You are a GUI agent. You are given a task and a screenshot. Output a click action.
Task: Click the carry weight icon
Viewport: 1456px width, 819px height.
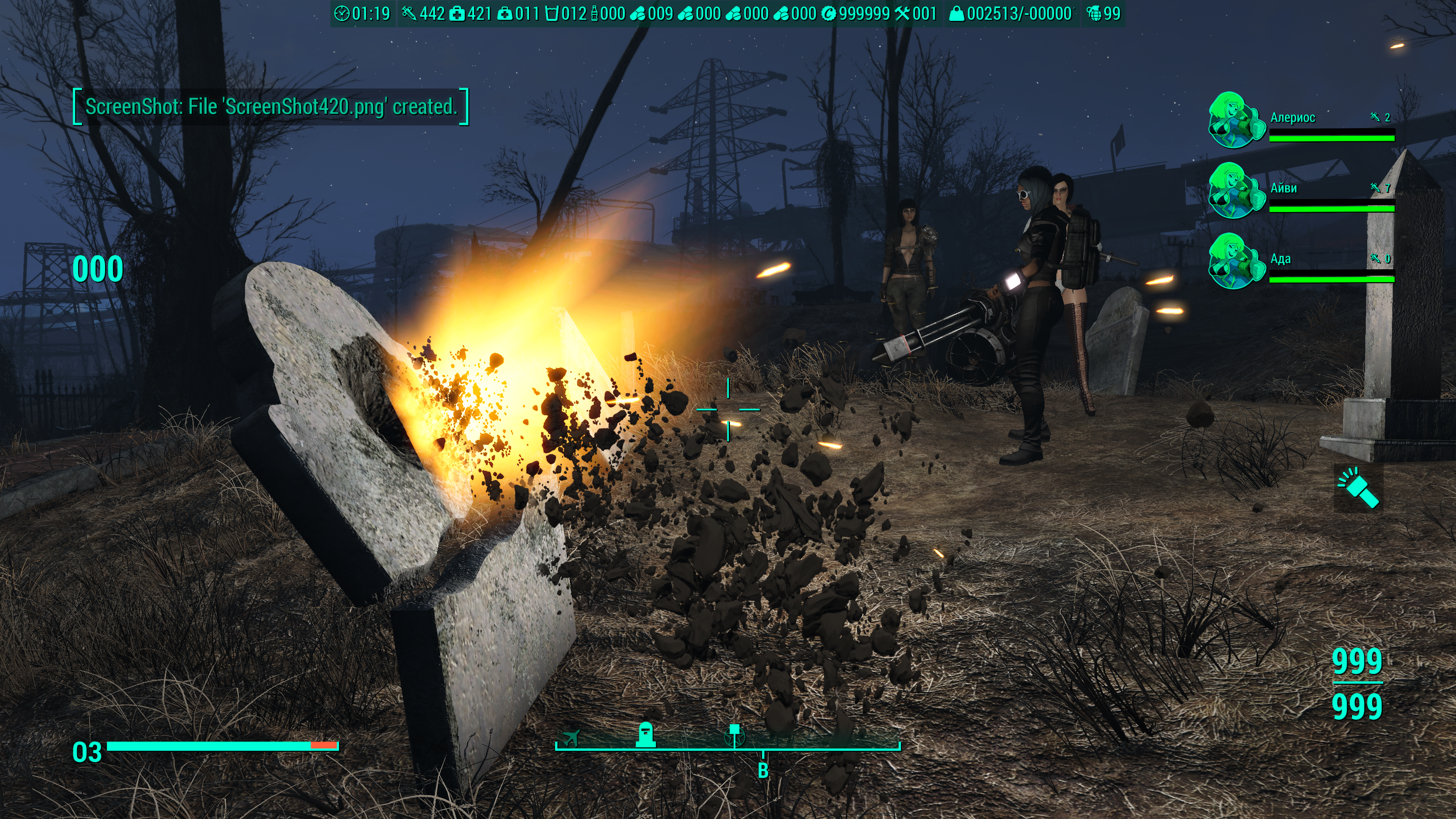point(956,14)
